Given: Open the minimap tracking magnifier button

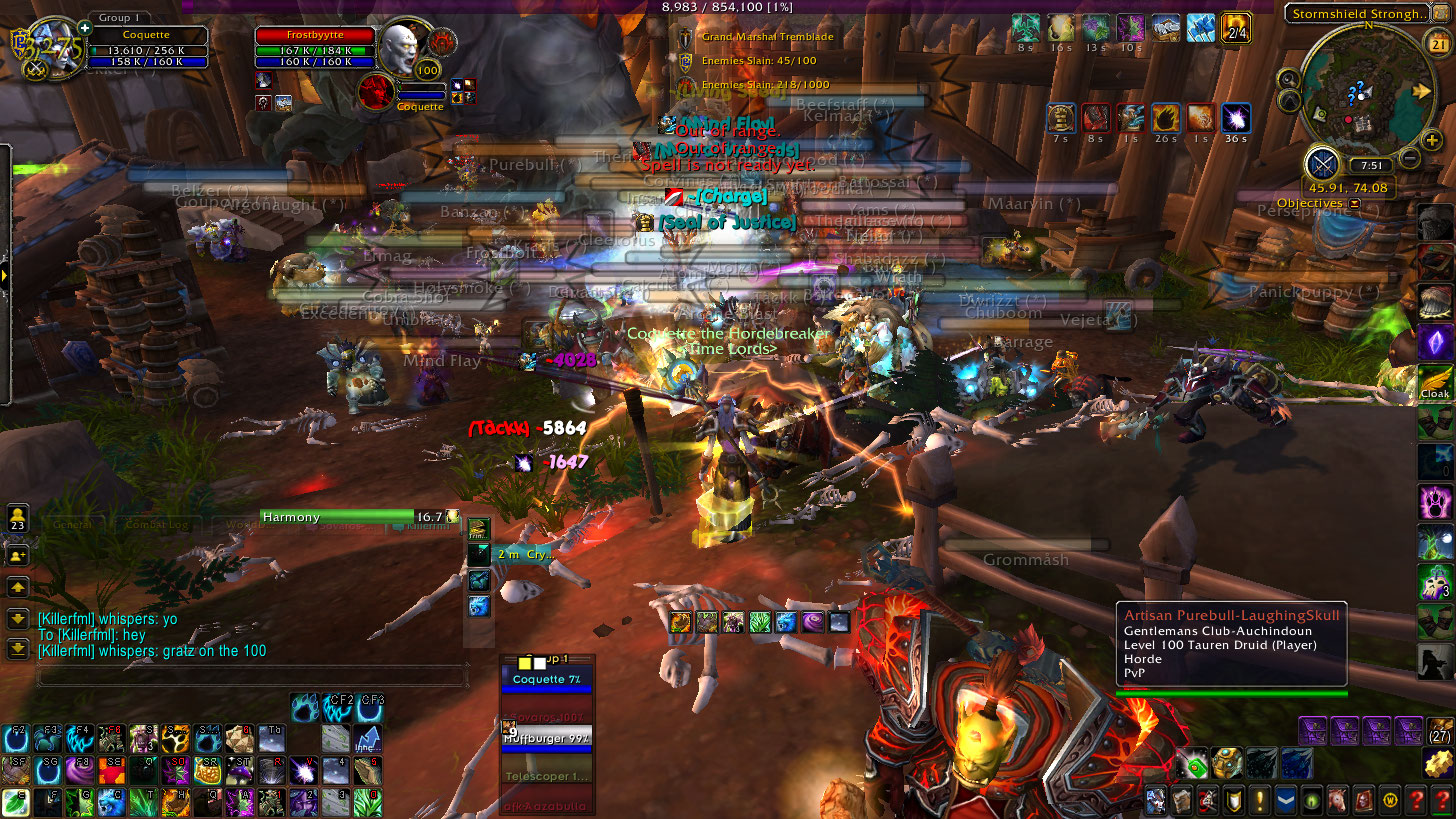Looking at the screenshot, I should point(1289,78).
